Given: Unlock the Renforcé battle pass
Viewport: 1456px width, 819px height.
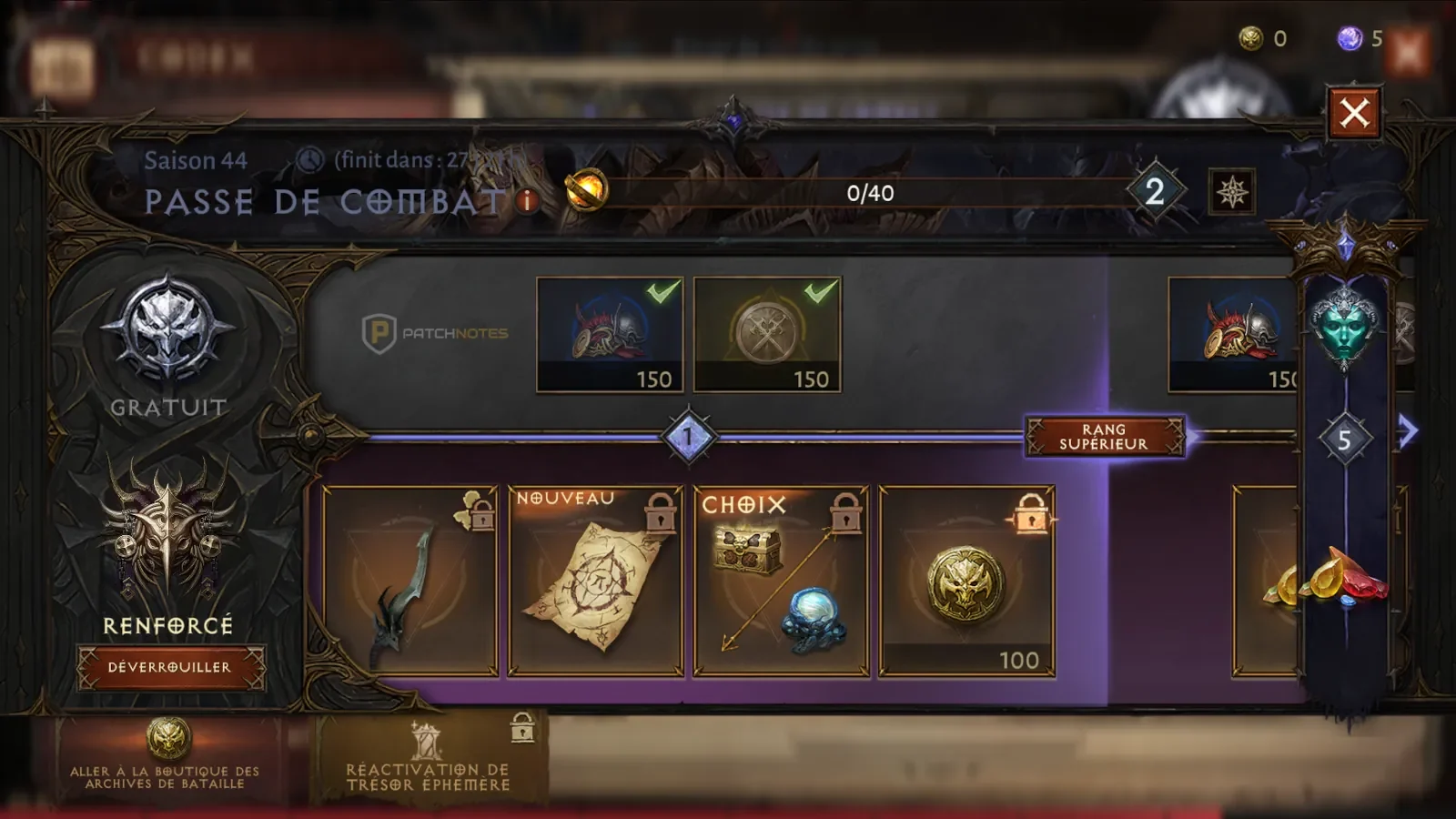Looking at the screenshot, I should (x=171, y=667).
